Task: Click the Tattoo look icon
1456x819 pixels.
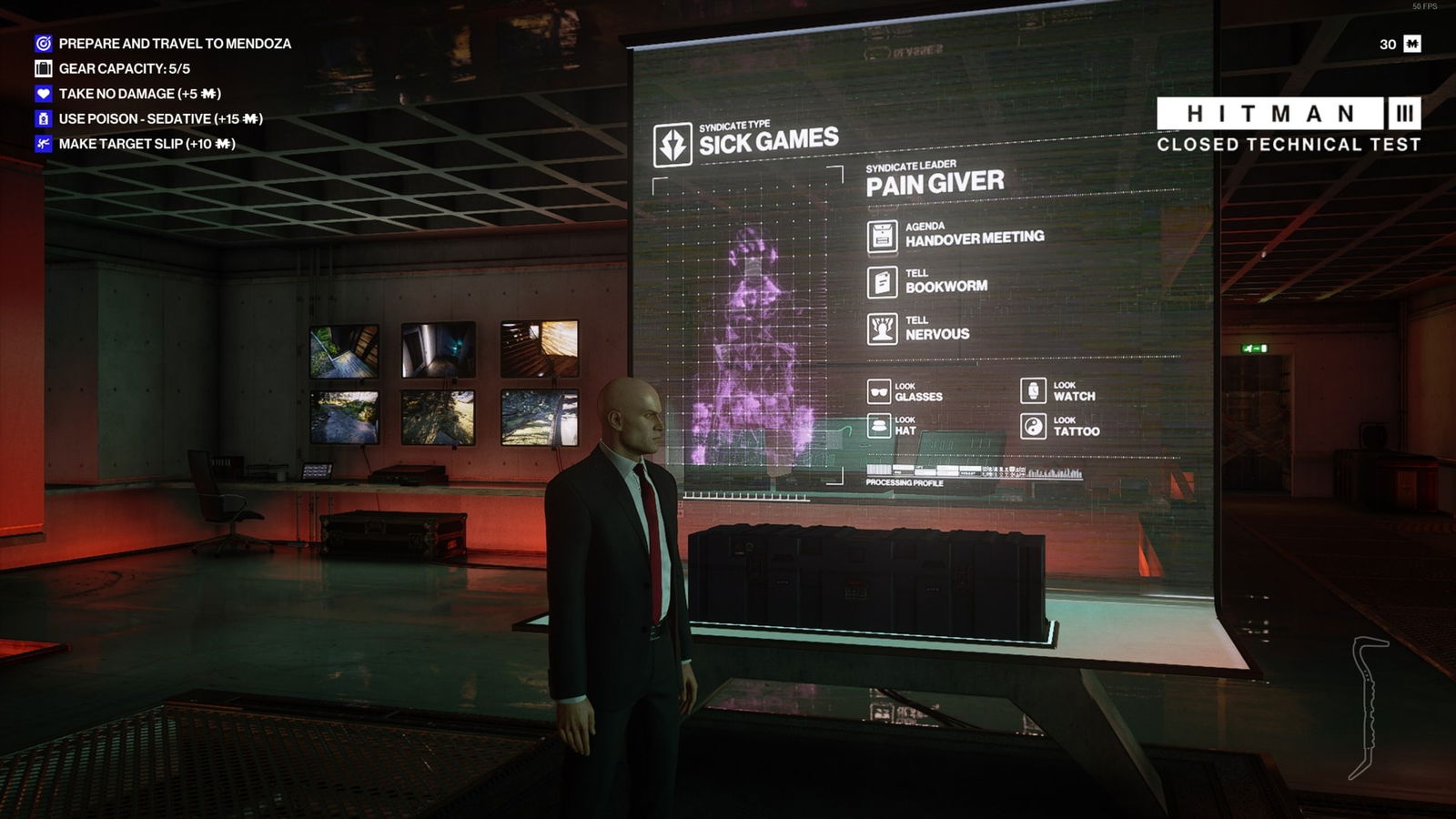Action: (1033, 424)
